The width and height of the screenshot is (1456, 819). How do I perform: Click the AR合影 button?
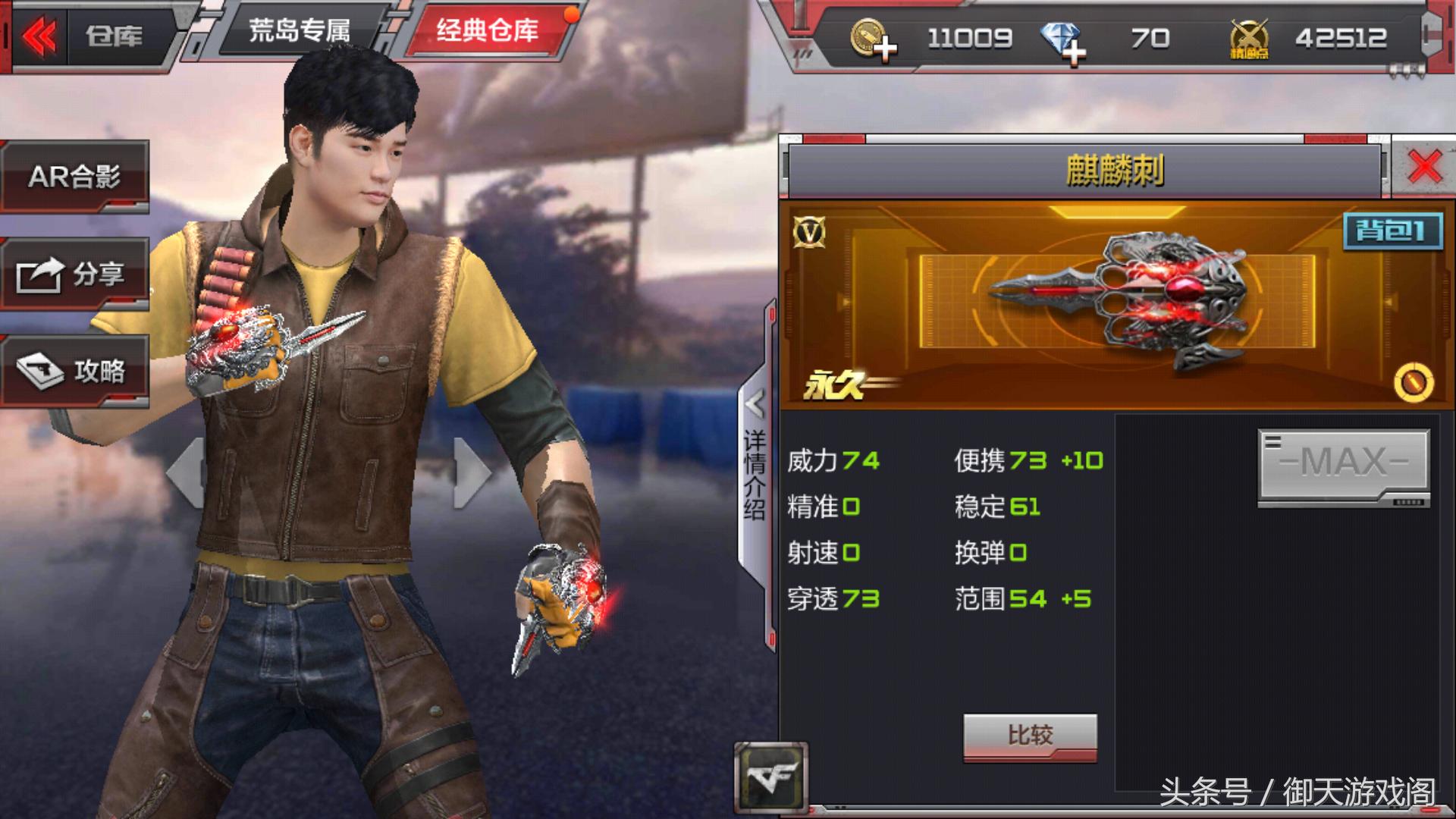pos(76,177)
